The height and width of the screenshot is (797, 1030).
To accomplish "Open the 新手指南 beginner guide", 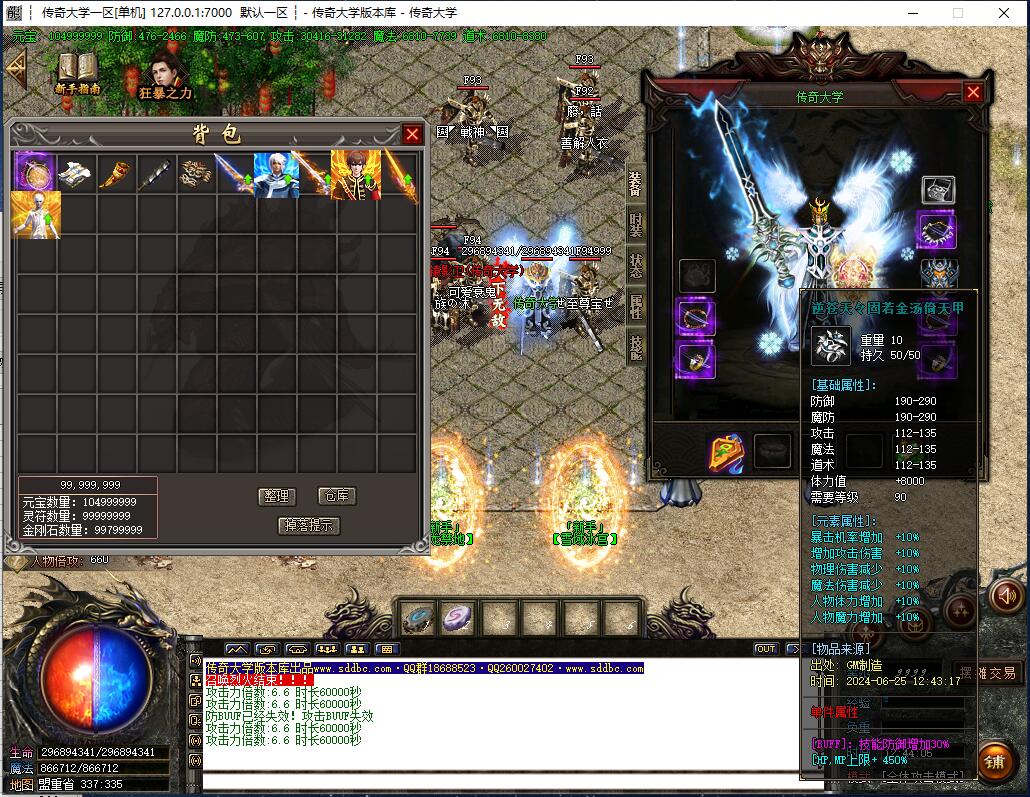I will point(77,72).
